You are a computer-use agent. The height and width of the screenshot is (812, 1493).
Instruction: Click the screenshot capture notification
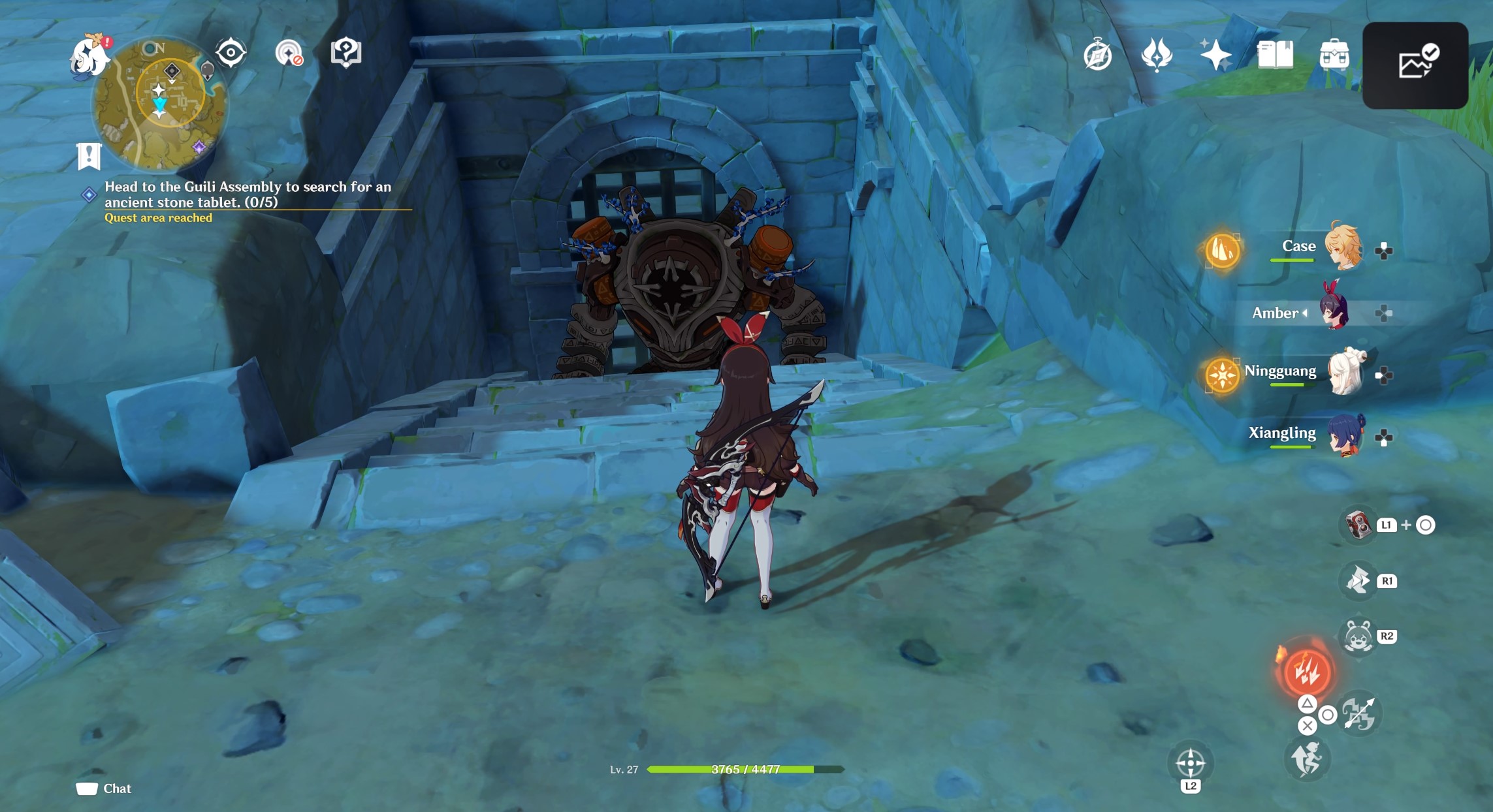pos(1415,65)
